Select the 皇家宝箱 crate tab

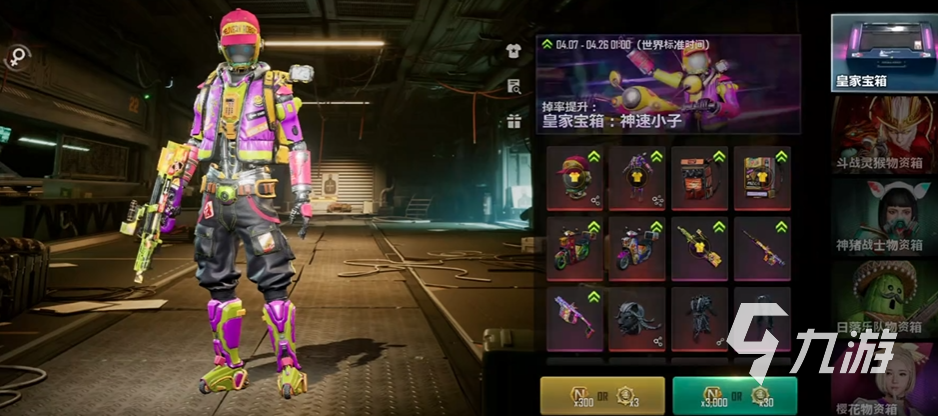pyautogui.click(x=878, y=53)
